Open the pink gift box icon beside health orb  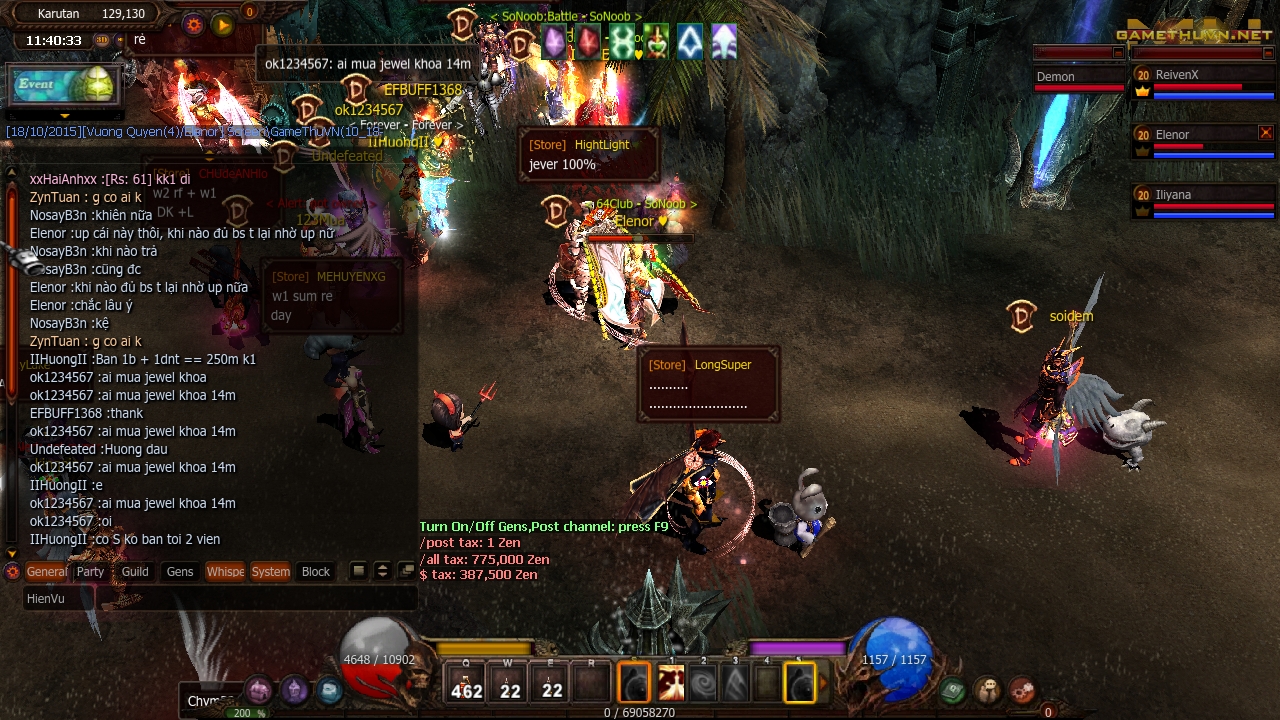point(257,690)
